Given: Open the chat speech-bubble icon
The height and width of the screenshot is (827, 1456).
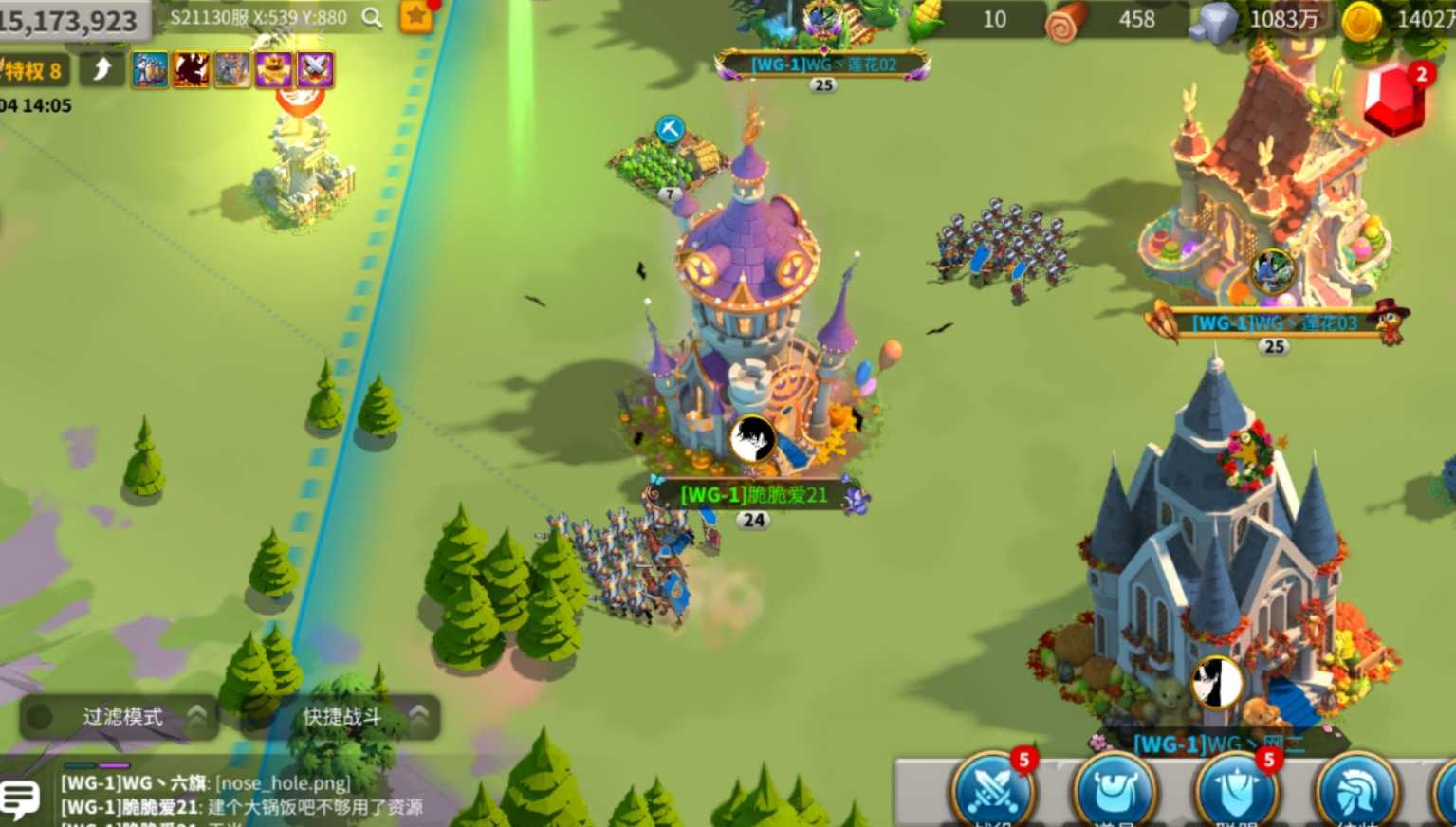Looking at the screenshot, I should [20, 799].
